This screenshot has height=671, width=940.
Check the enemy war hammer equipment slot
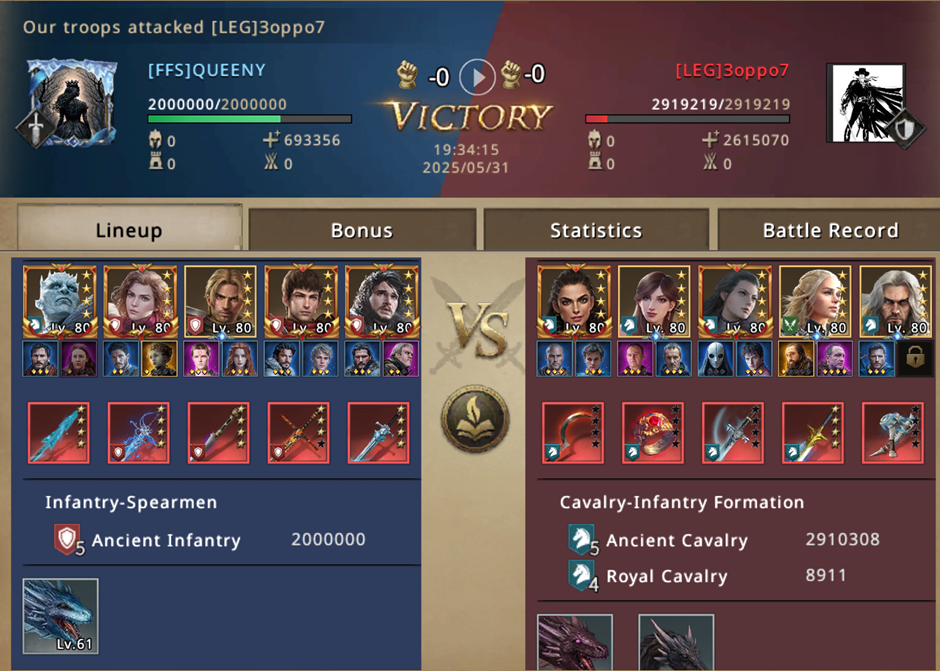point(892,433)
